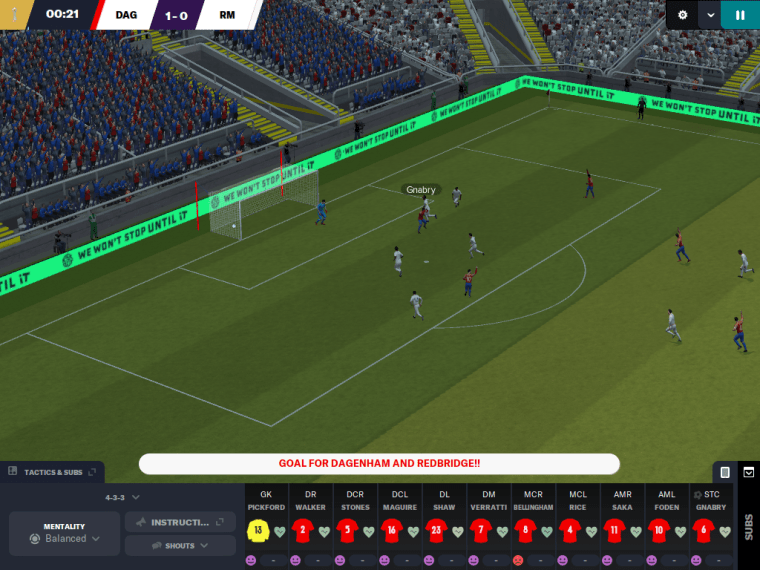This screenshot has height=570, width=760.
Task: Select Maguire number 16 shirt
Action: point(391,530)
